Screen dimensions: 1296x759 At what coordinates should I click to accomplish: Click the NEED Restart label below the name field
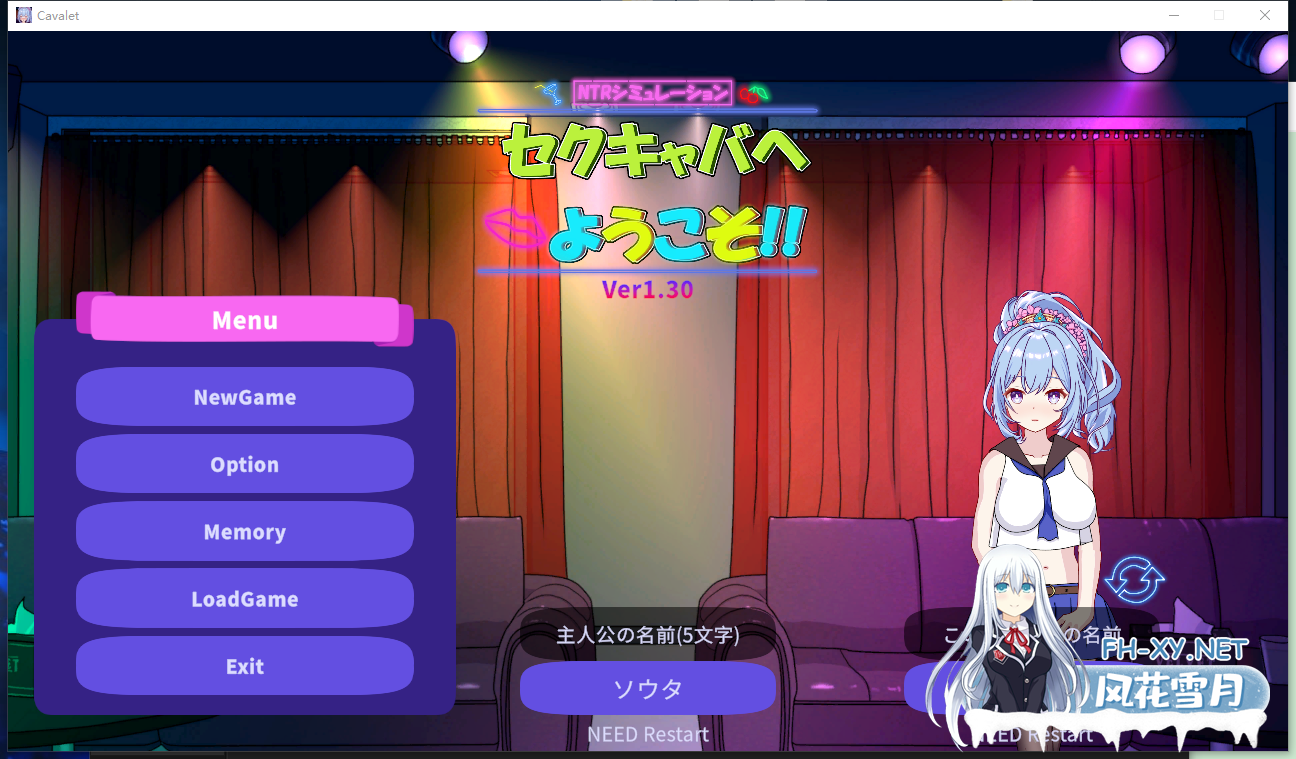pos(648,734)
